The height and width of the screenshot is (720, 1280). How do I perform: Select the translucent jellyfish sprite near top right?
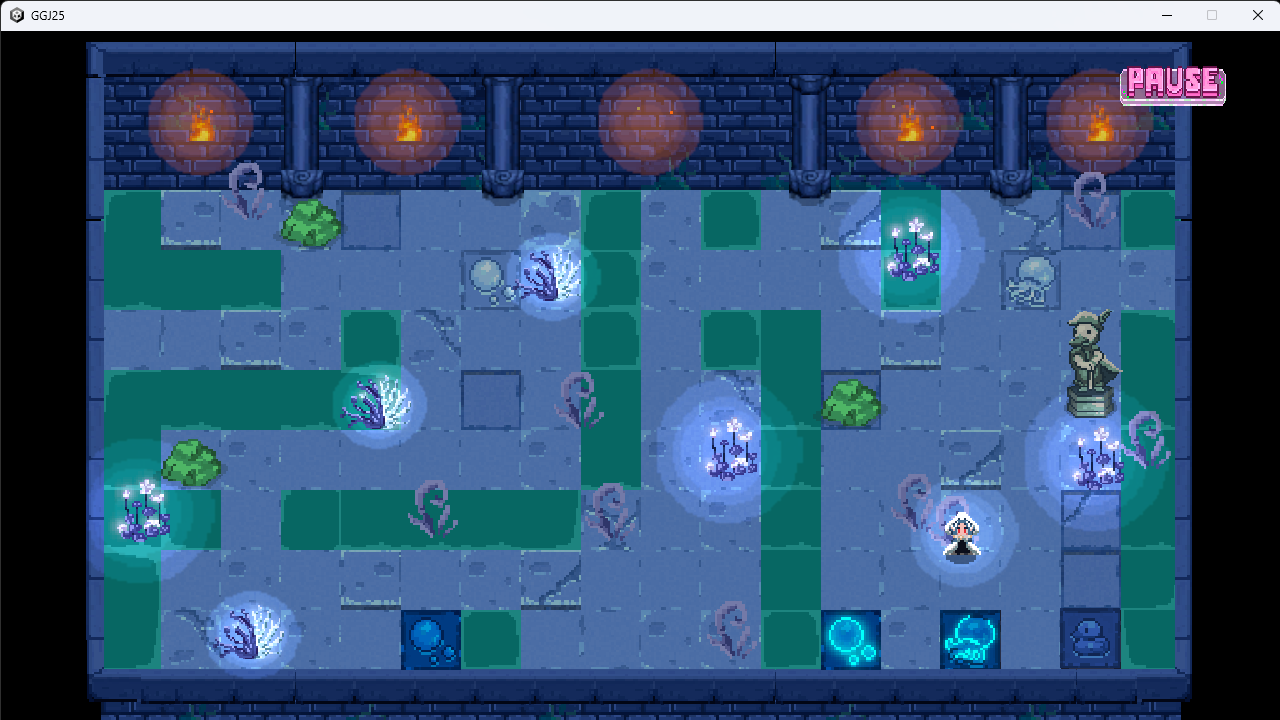(x=1031, y=278)
